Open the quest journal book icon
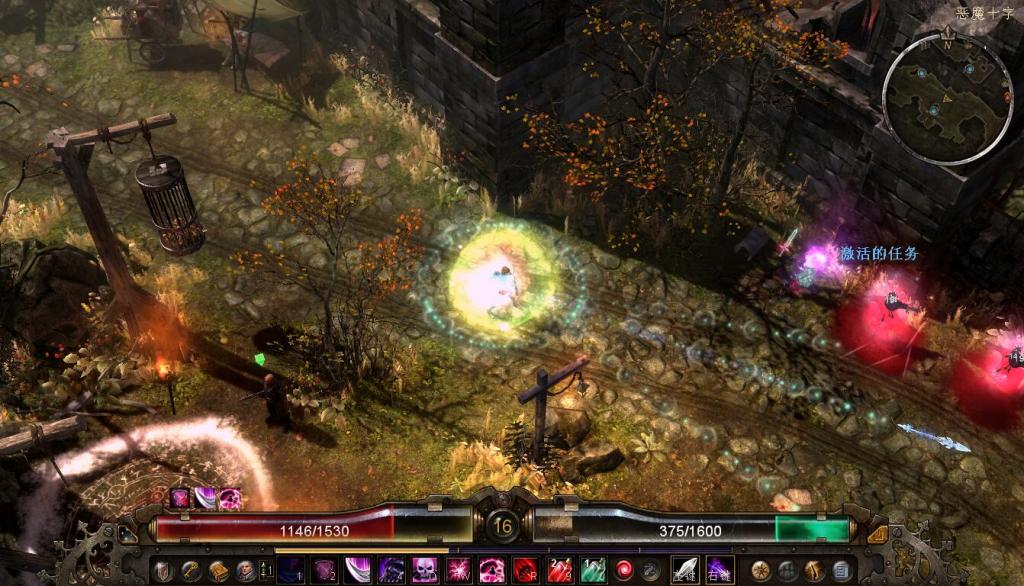Viewport: 1024px width, 586px height. point(218,571)
